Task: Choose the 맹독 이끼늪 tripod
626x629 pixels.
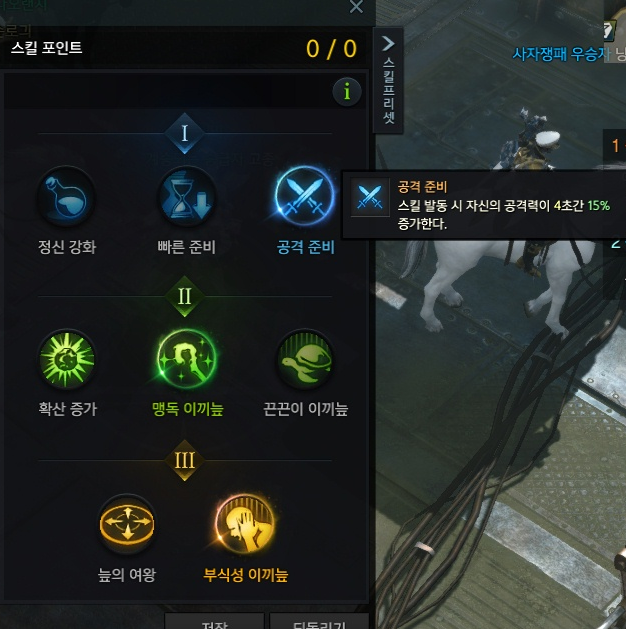Action: tap(187, 360)
